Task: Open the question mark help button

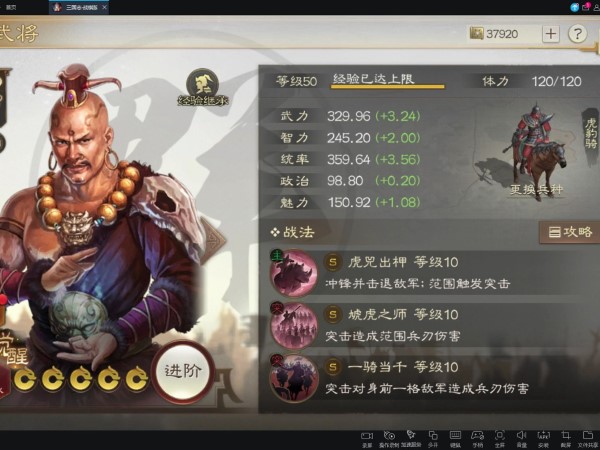Action: (577, 33)
